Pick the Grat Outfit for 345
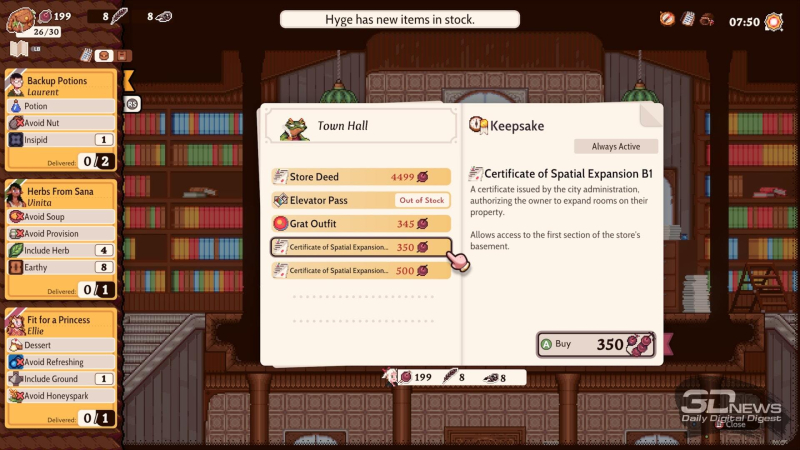 (x=360, y=224)
